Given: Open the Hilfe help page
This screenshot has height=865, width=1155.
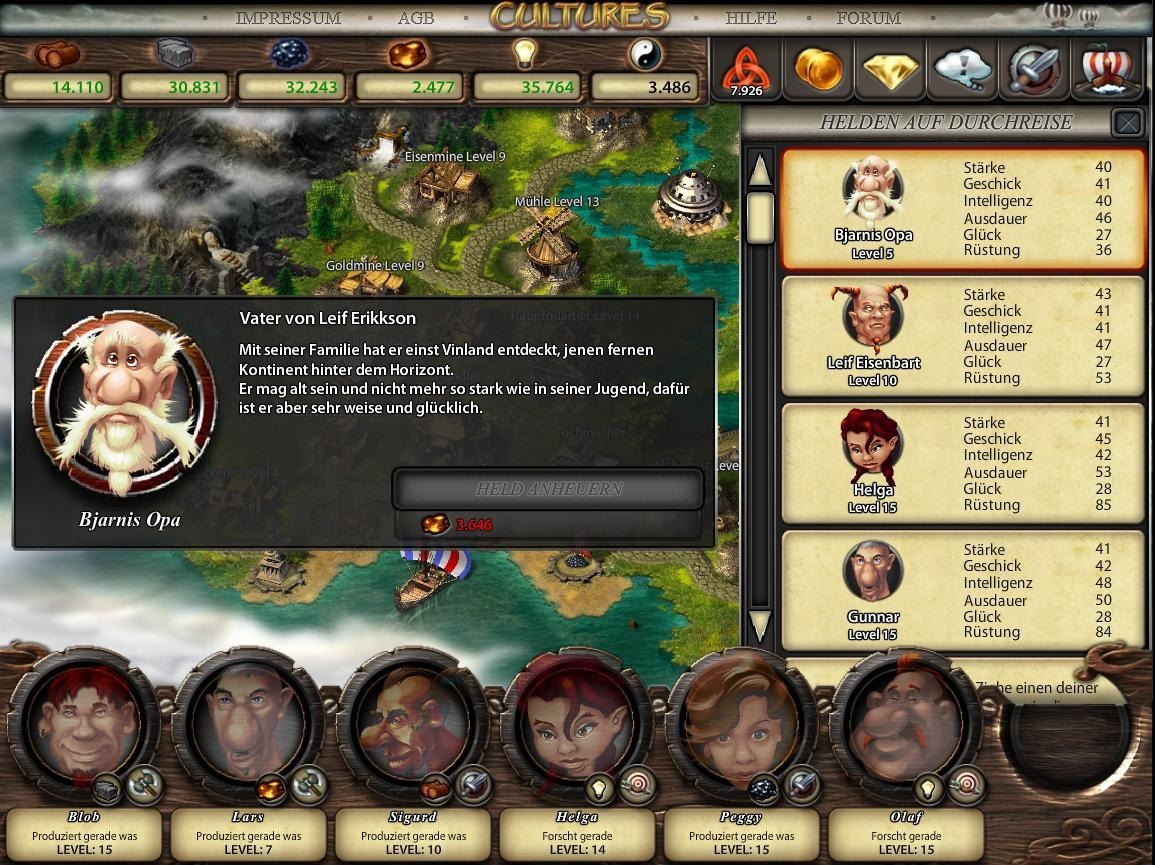Looking at the screenshot, I should 751,18.
